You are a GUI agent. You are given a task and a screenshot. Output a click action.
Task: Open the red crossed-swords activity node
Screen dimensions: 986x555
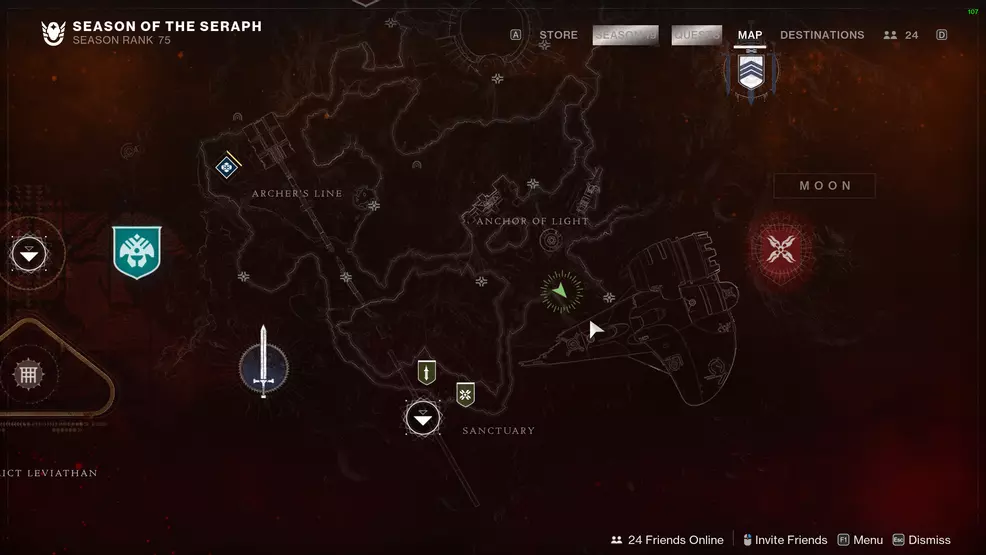(780, 247)
